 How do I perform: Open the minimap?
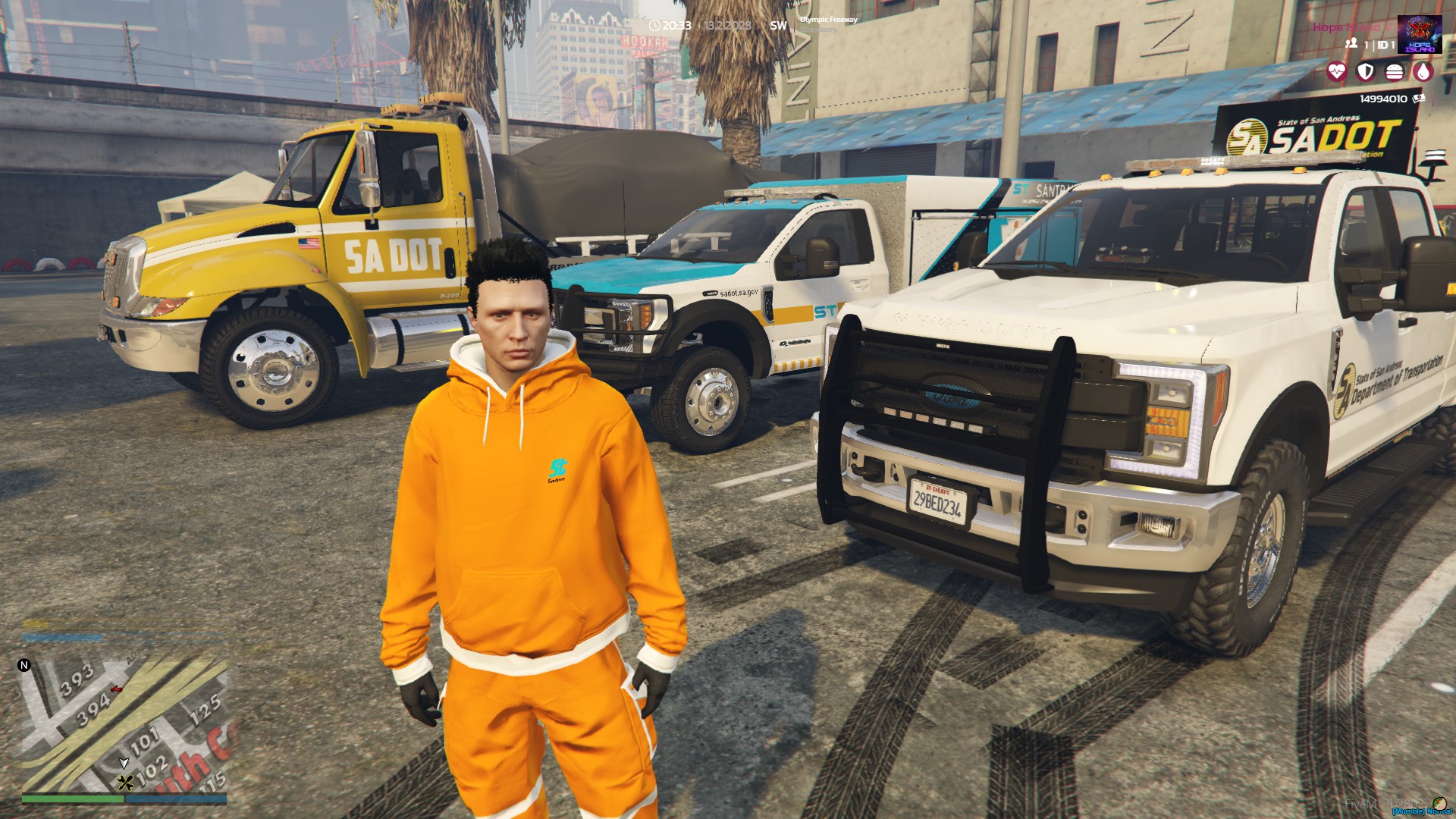click(124, 724)
